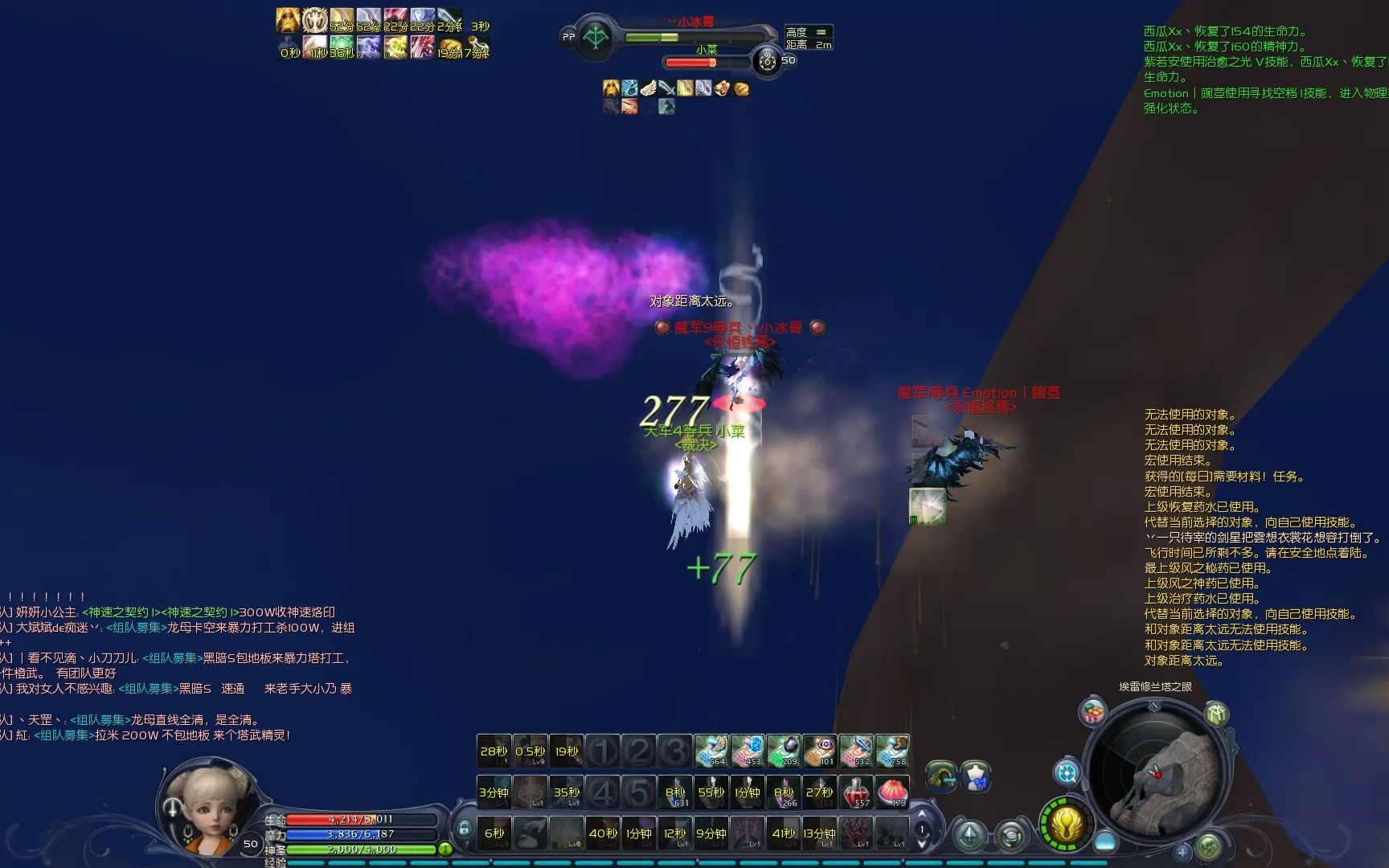Click the winged-shoe speed scroll with count 564
Viewport: 1389px width, 868px height.
tap(710, 749)
